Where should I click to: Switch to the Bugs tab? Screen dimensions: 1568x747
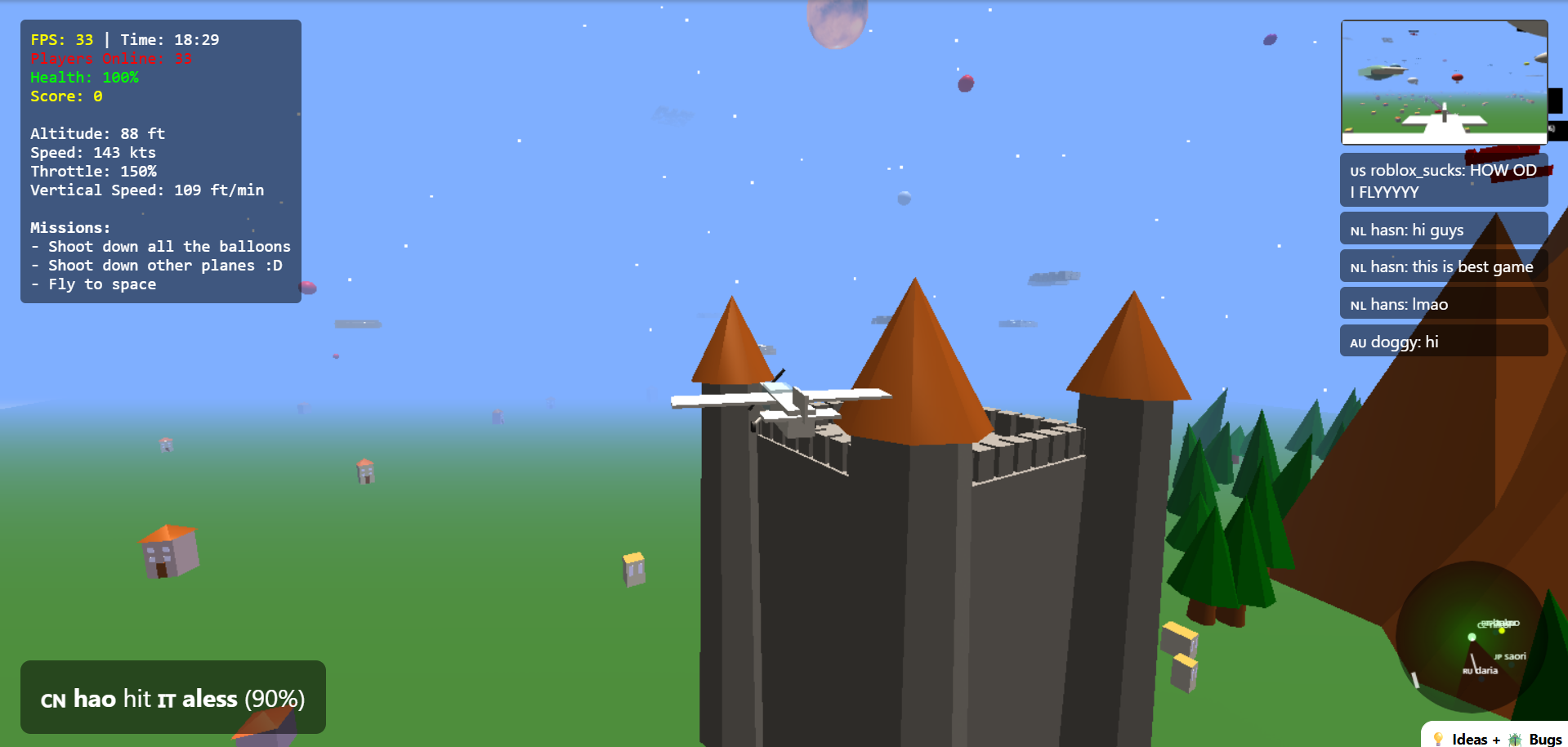coord(1543,739)
